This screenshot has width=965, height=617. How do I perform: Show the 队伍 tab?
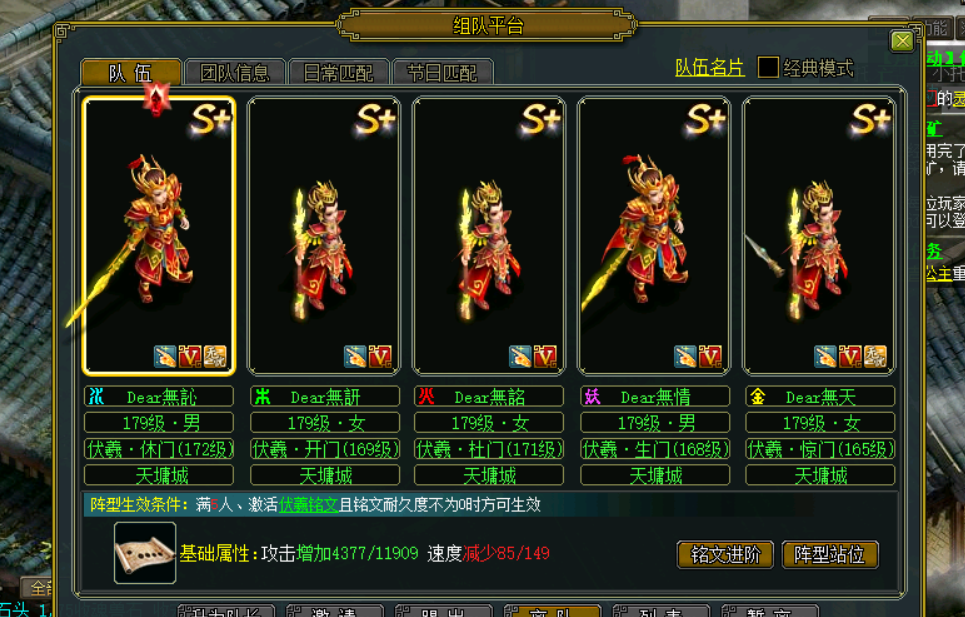[130, 72]
